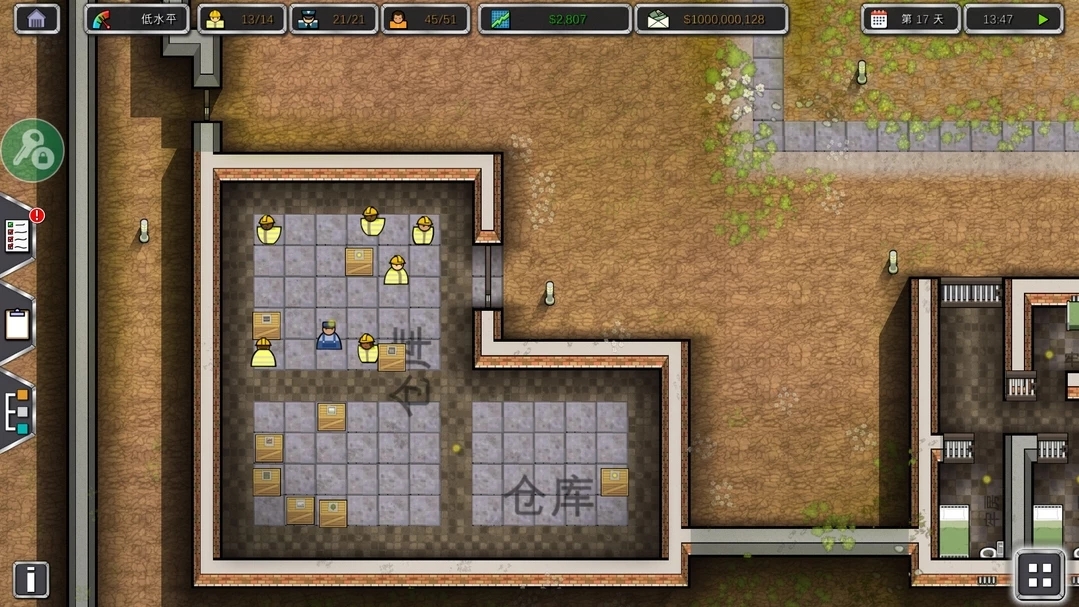View the guards 21/21 panel
Viewport: 1079px width, 607px height.
click(333, 19)
